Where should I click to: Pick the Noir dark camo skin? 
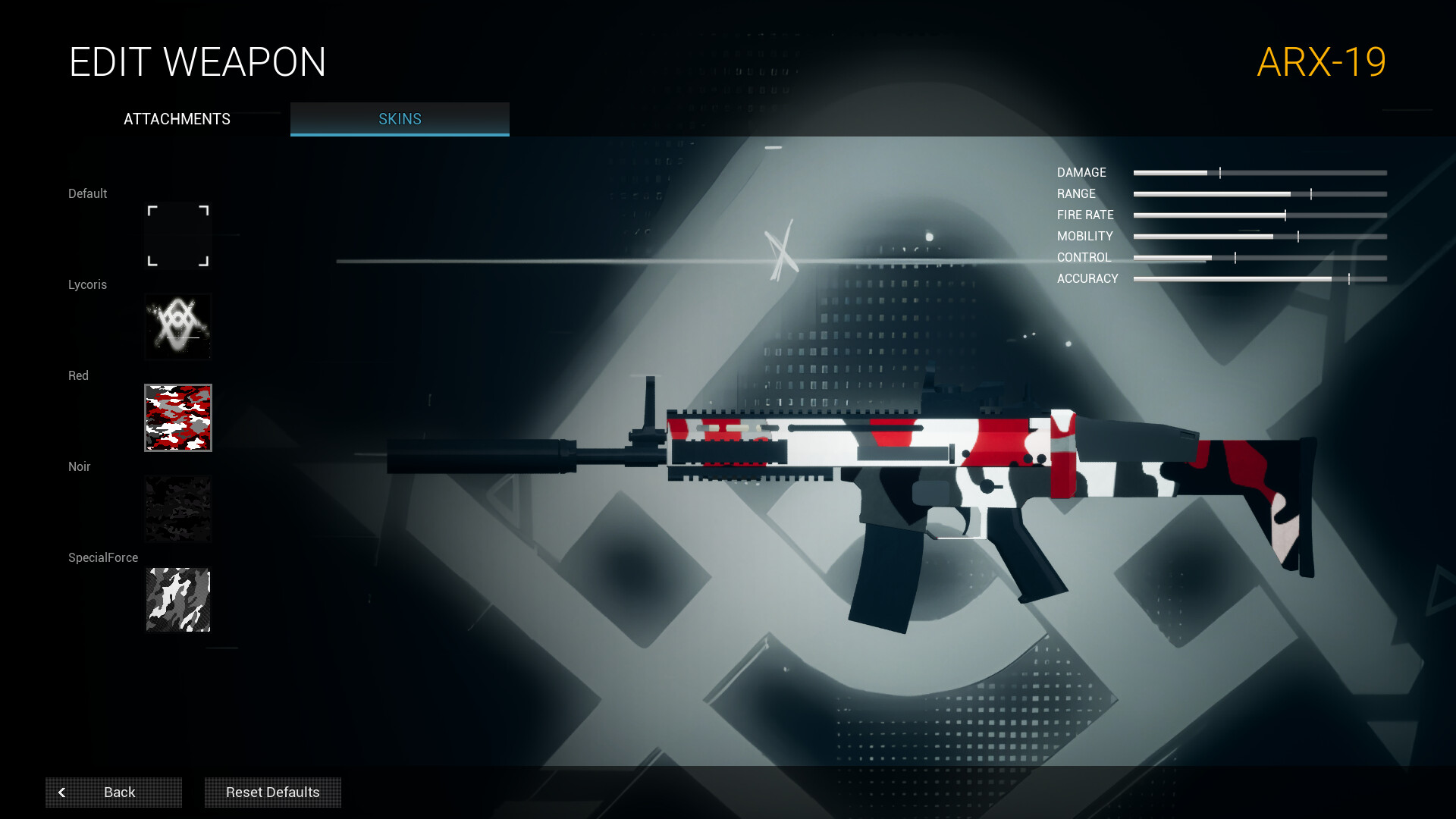[x=178, y=509]
